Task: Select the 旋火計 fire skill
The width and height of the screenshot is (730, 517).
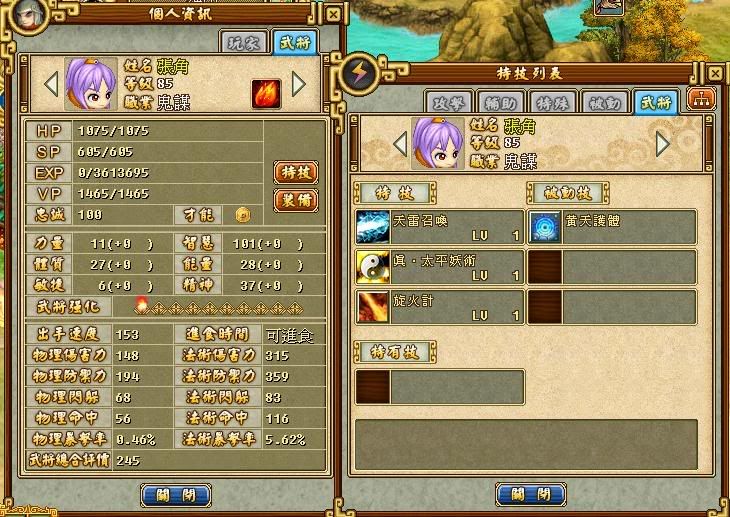Action: [440, 306]
